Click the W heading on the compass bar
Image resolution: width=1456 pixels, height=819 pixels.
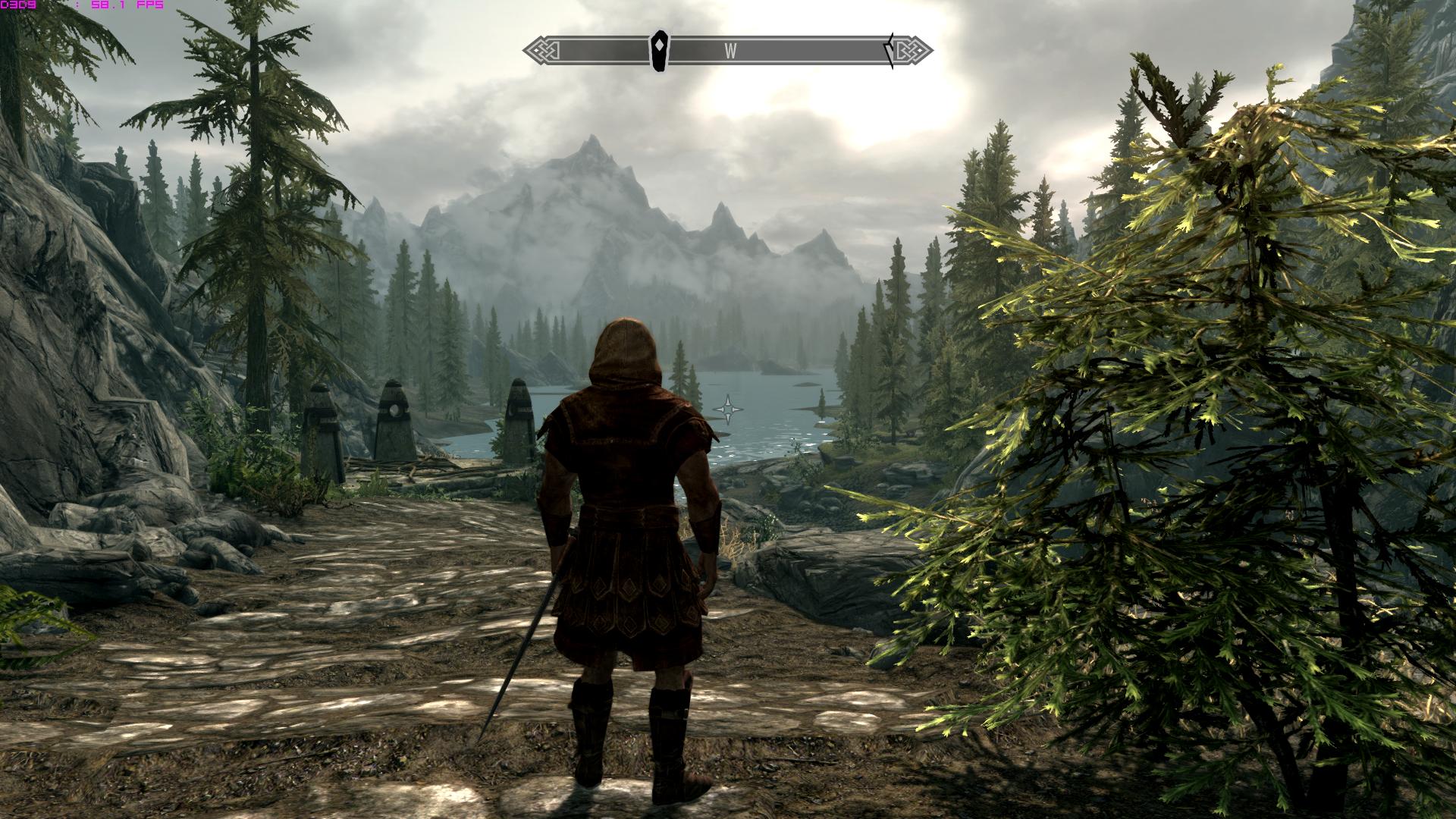pos(730,51)
